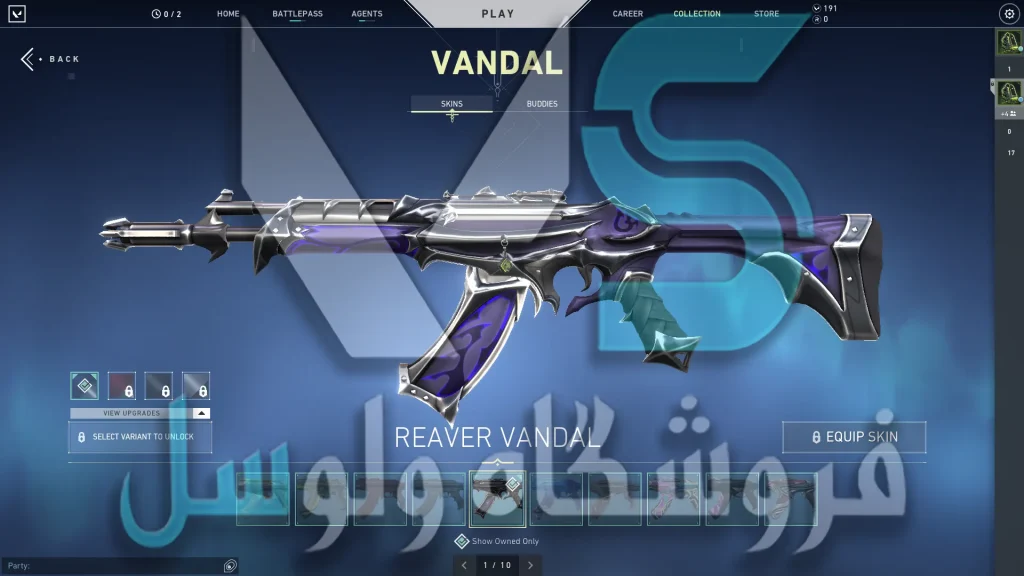Open the settings gear icon
The width and height of the screenshot is (1024, 576).
1008,14
